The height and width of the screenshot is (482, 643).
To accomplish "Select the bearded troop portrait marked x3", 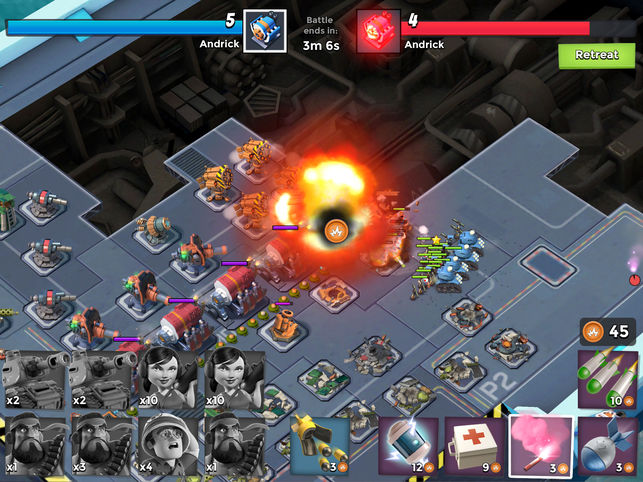I will click(101, 441).
